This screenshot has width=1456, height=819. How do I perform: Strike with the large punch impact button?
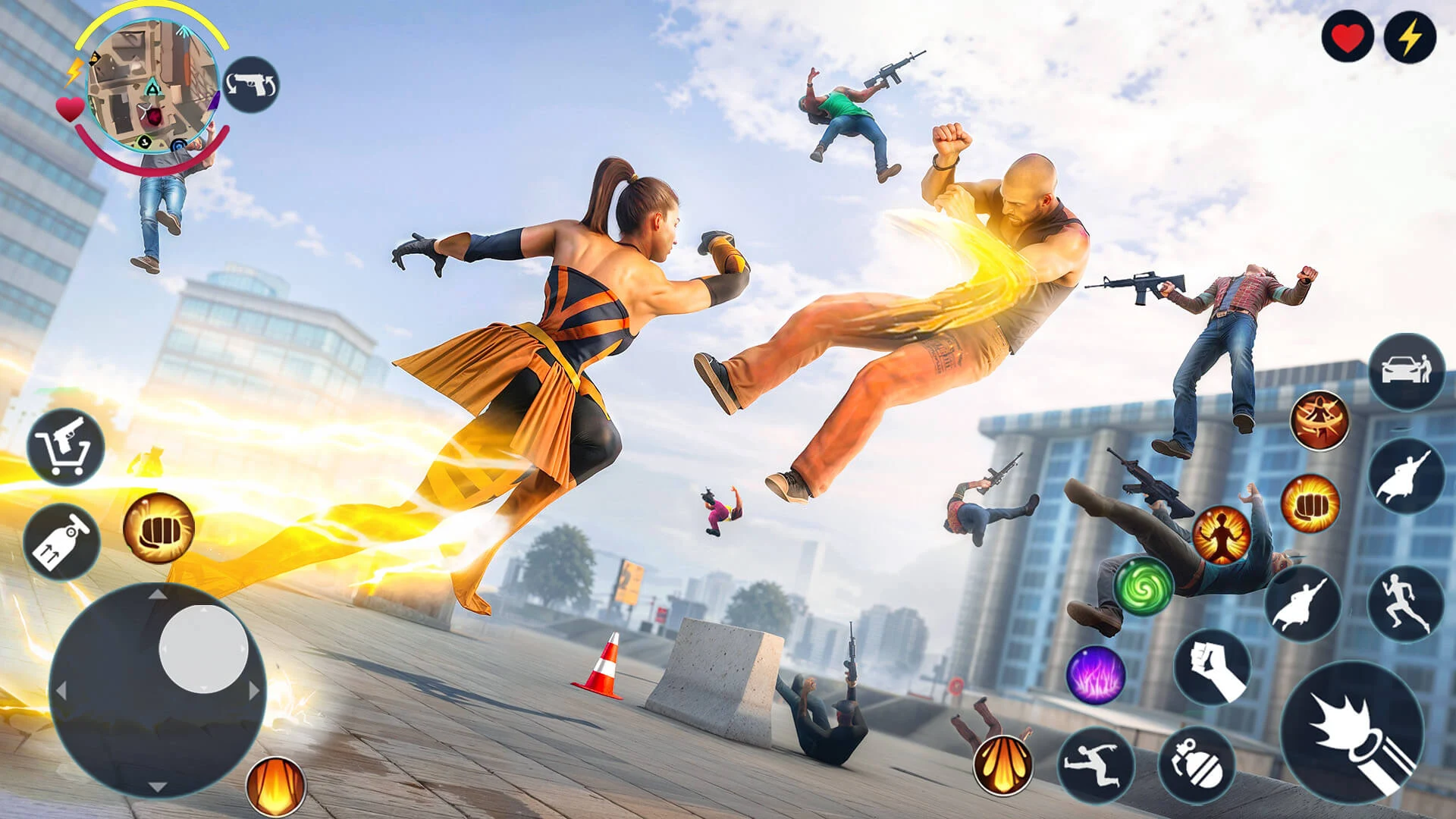[1352, 733]
